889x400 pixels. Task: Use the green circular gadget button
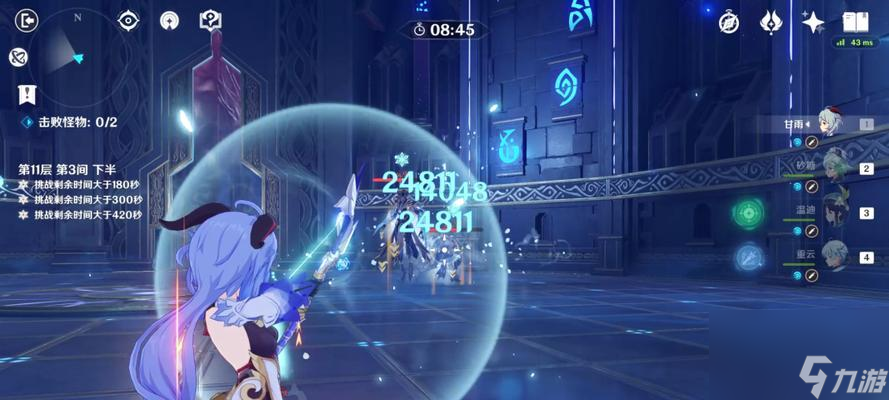pyautogui.click(x=748, y=213)
